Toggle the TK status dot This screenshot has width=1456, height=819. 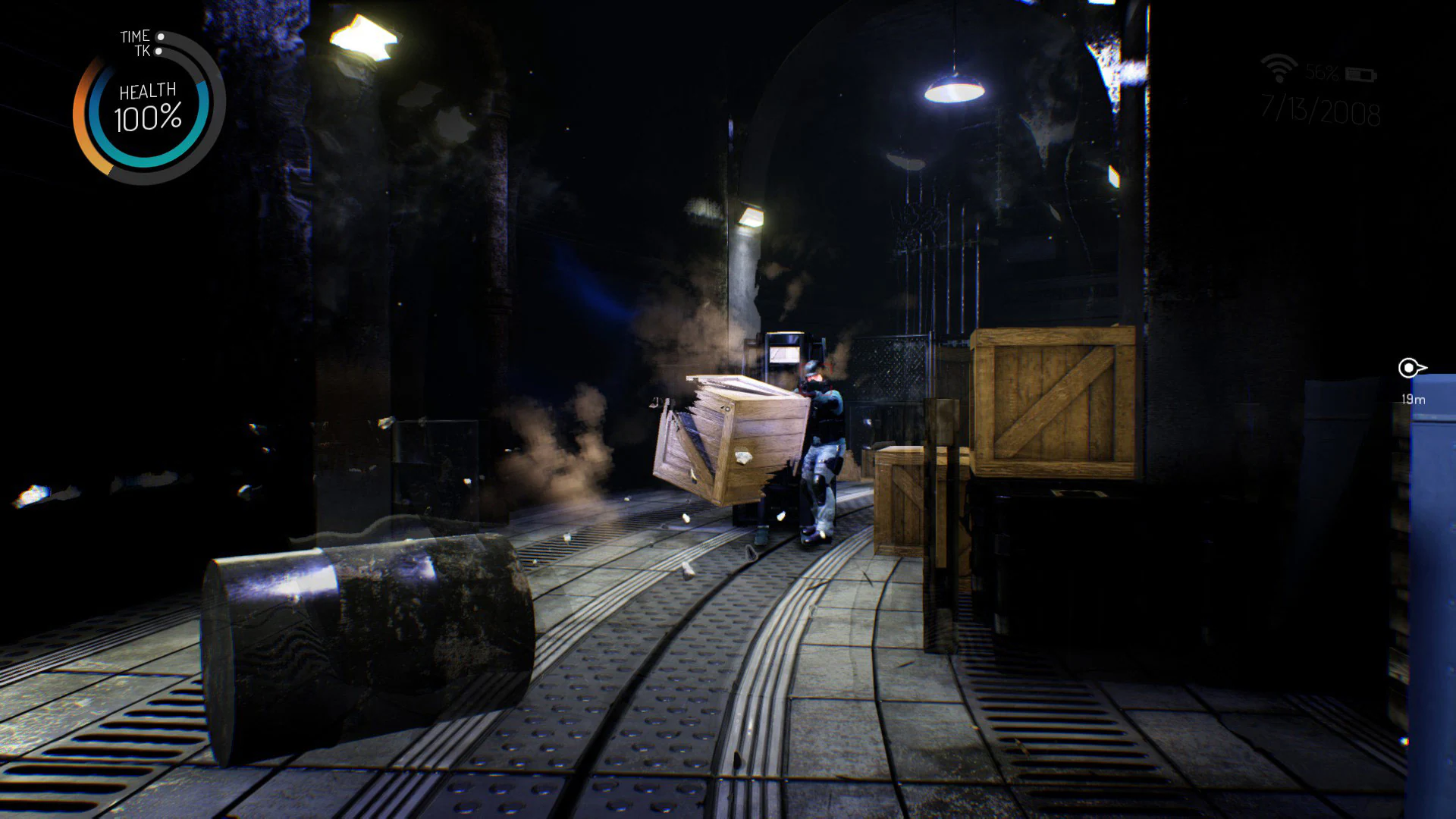(x=158, y=51)
